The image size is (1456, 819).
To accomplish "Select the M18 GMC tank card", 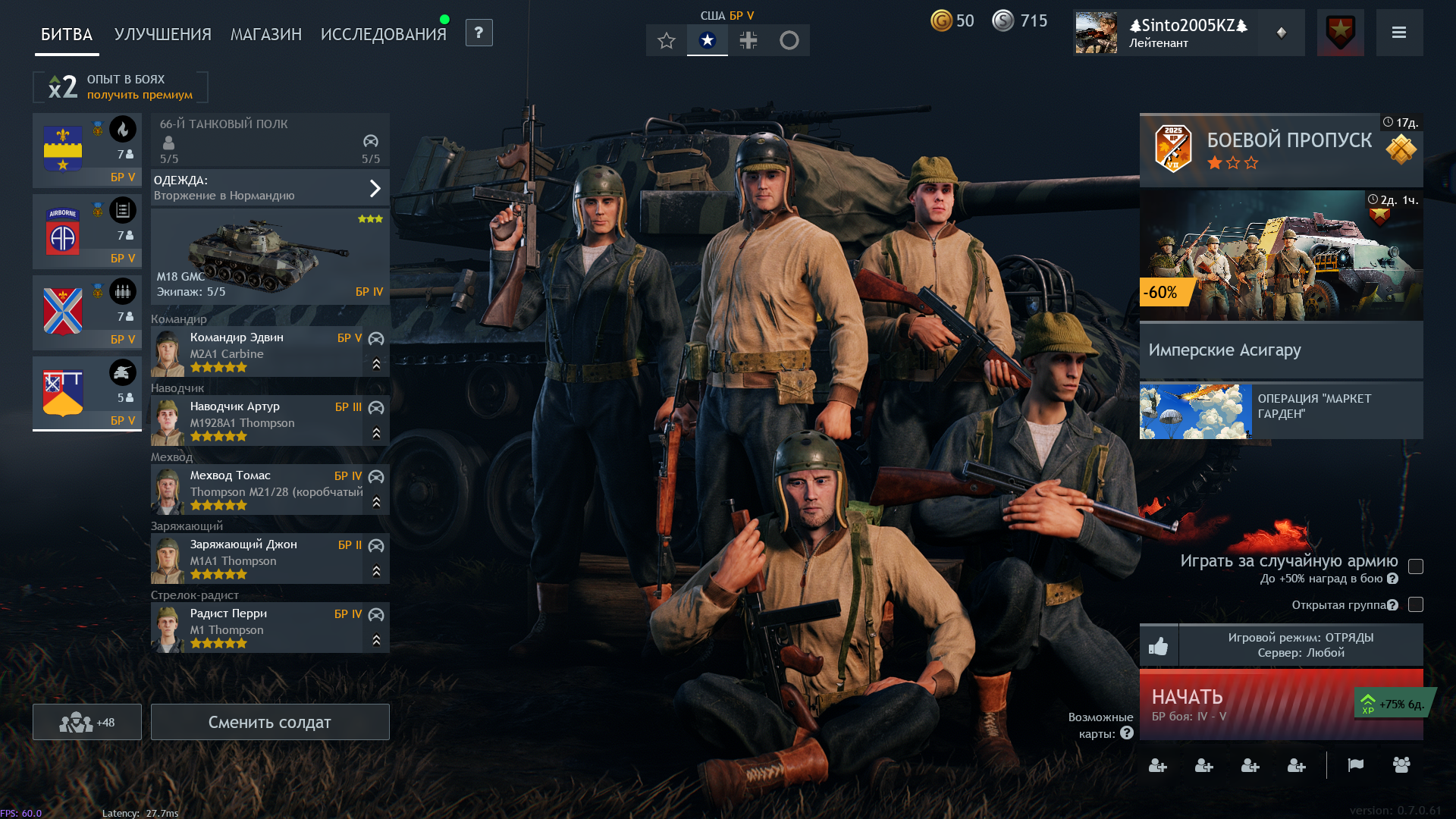I will [270, 256].
